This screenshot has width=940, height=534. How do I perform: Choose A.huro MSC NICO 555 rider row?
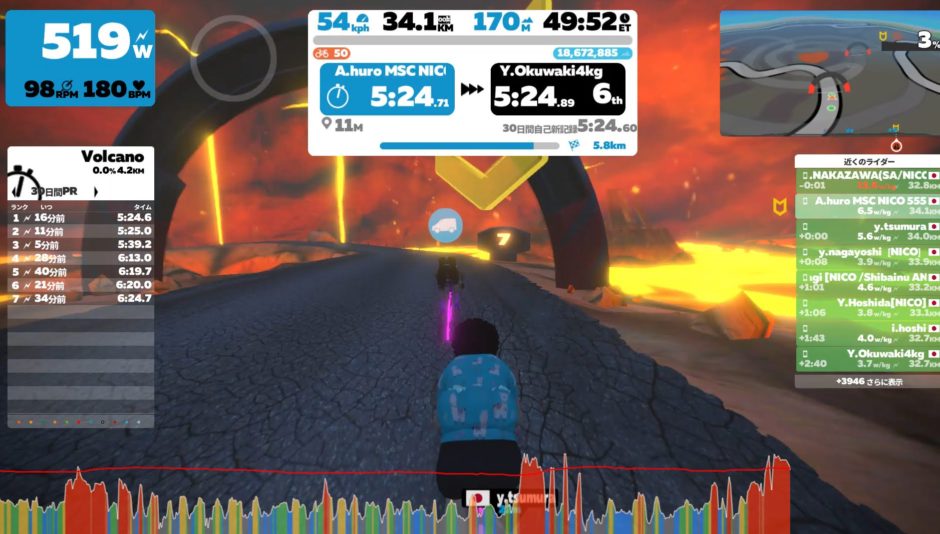point(866,205)
